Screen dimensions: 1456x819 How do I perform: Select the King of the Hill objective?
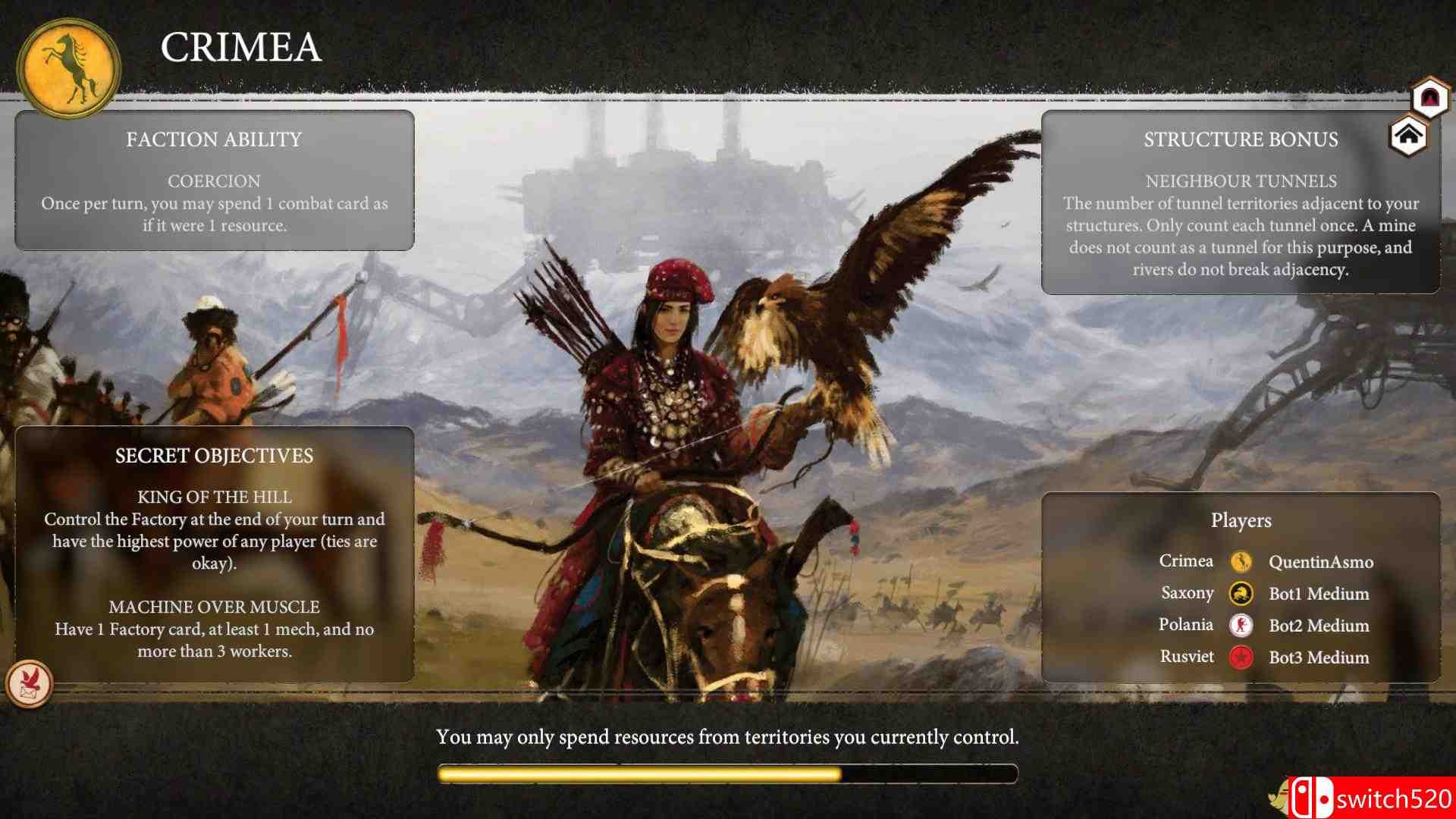(x=215, y=523)
